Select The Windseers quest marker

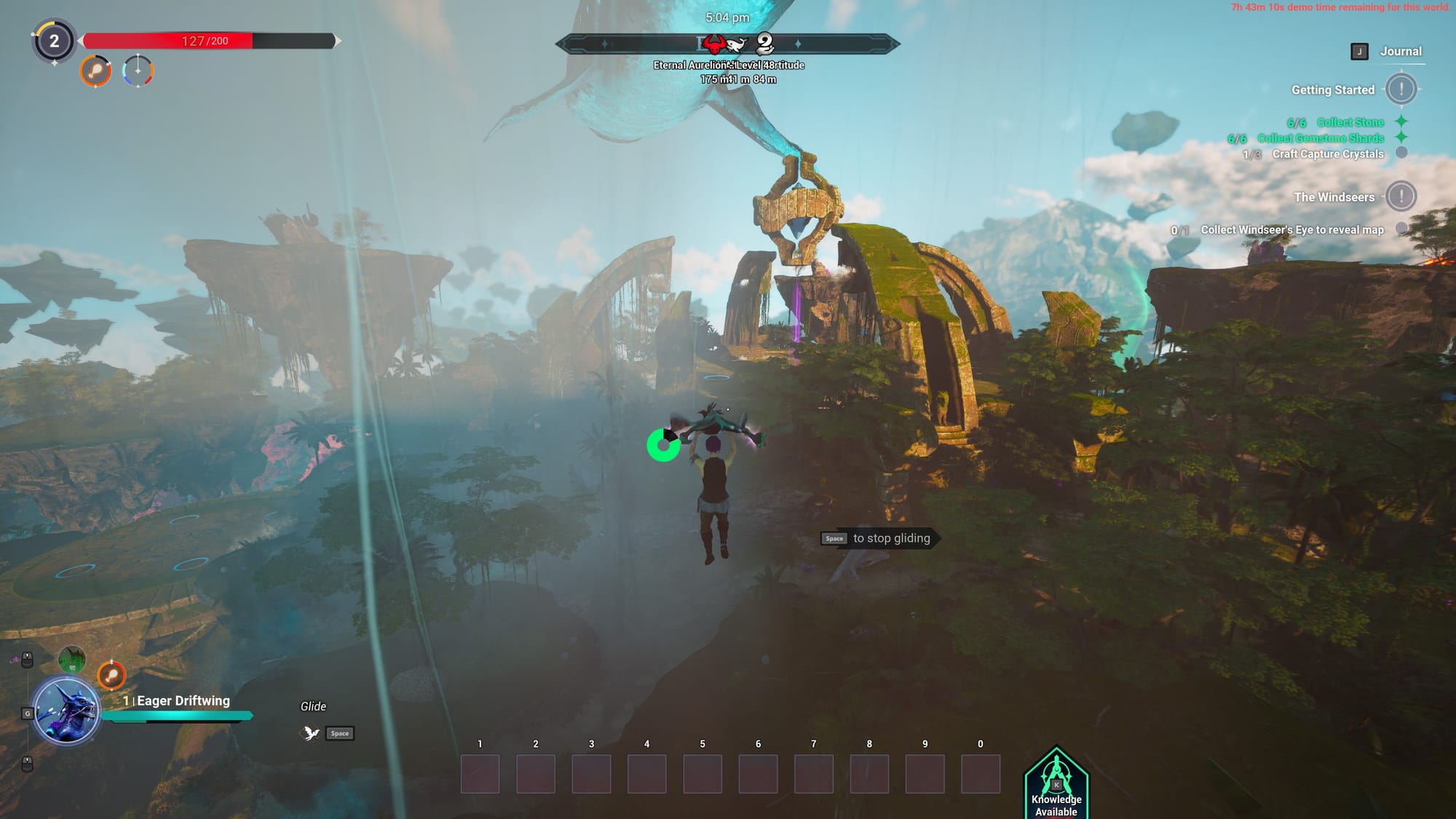[1400, 197]
